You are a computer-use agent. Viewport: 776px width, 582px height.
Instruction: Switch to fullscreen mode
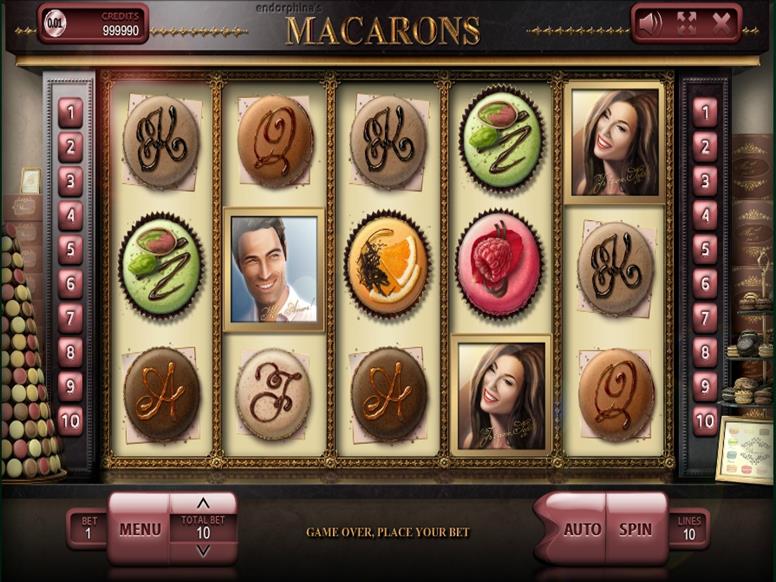pos(686,22)
